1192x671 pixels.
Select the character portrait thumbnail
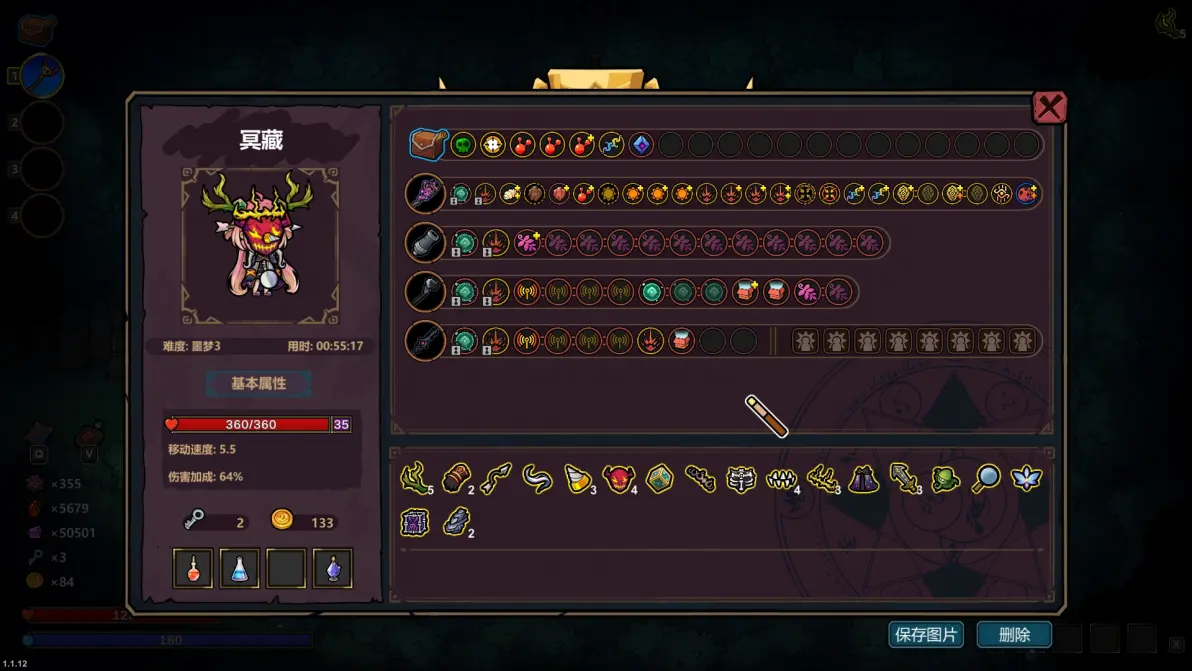[259, 246]
